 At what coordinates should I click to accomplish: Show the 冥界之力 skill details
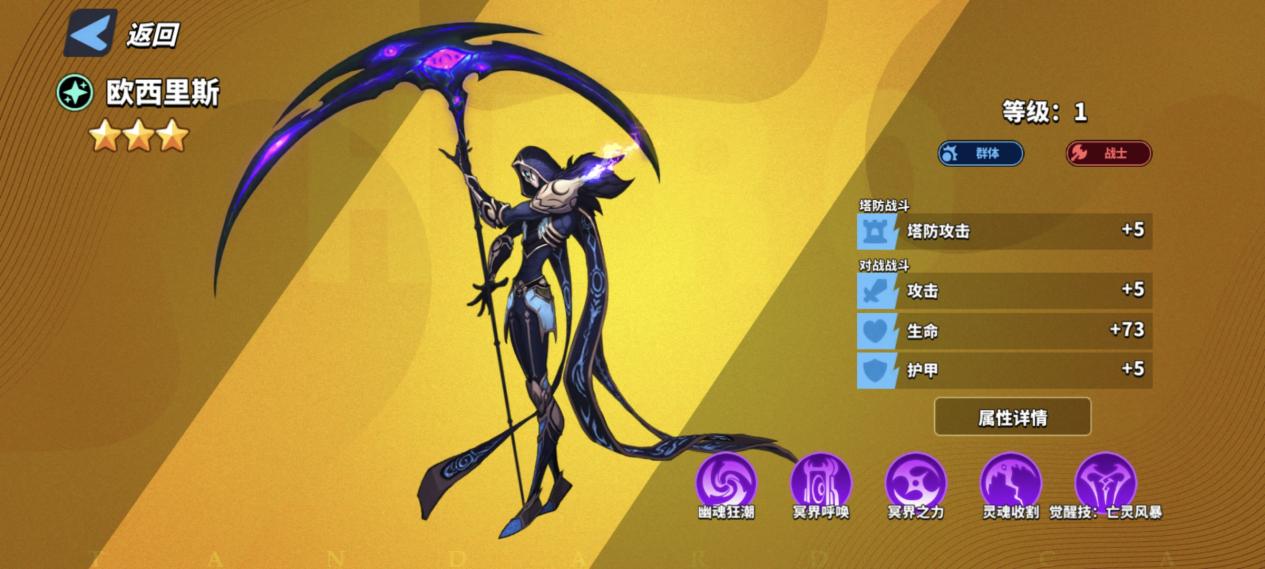(x=915, y=481)
